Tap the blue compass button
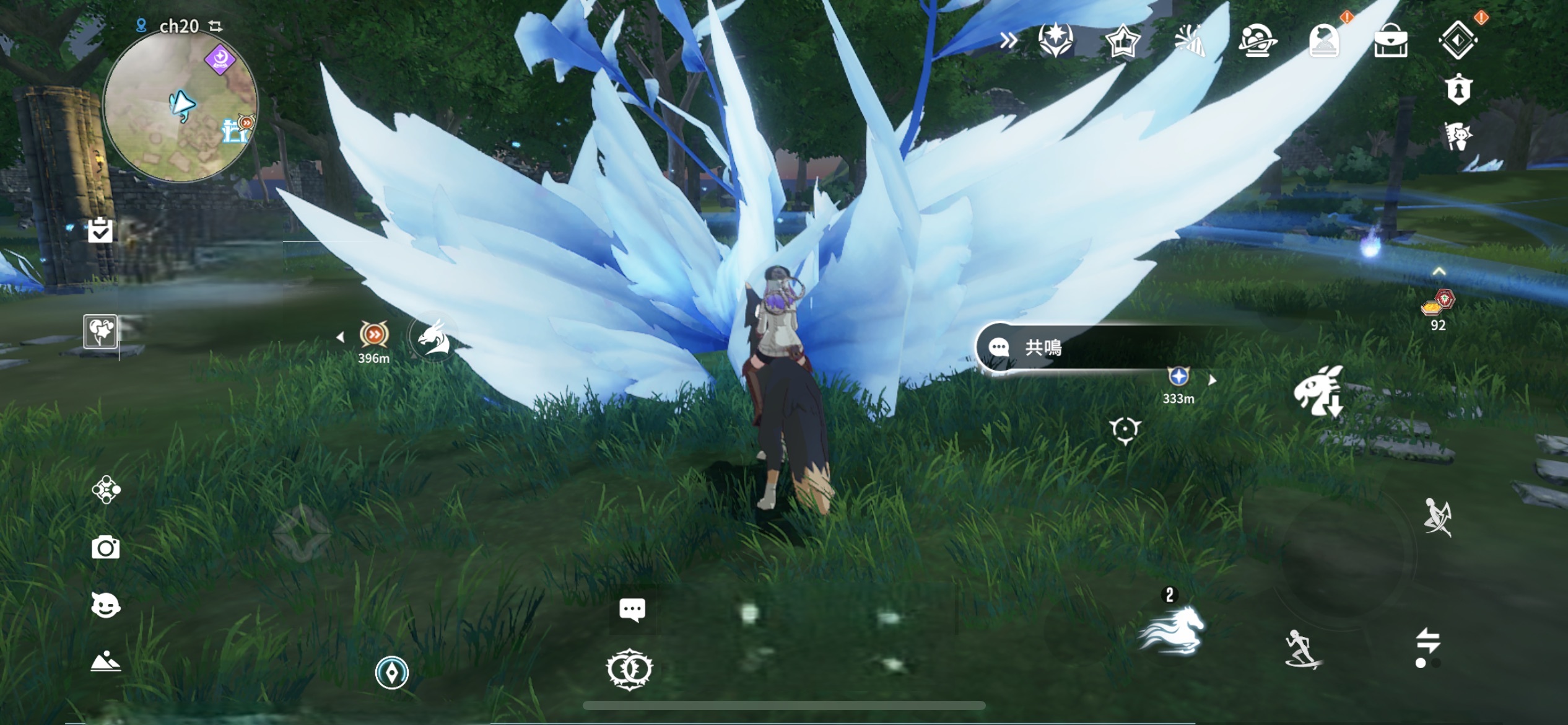1568x725 pixels. [391, 672]
